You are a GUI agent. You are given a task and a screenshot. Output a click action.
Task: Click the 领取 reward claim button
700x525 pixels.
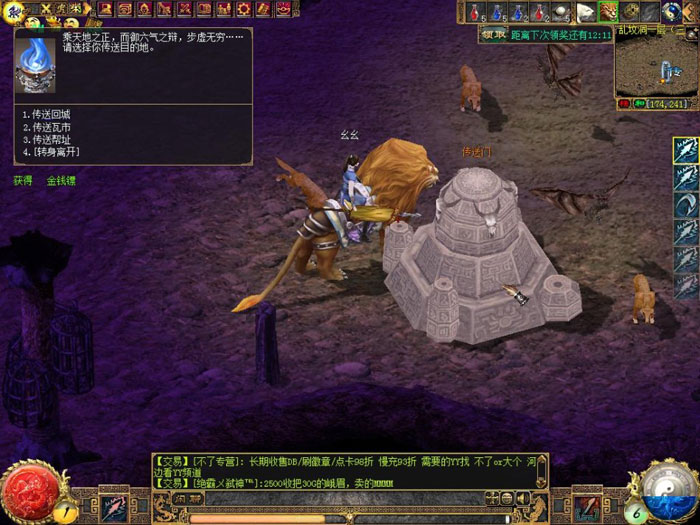[492, 34]
